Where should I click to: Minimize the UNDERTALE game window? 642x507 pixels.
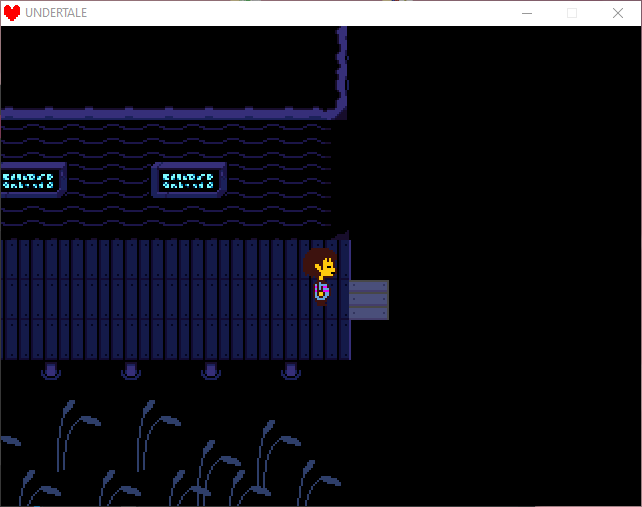click(526, 13)
